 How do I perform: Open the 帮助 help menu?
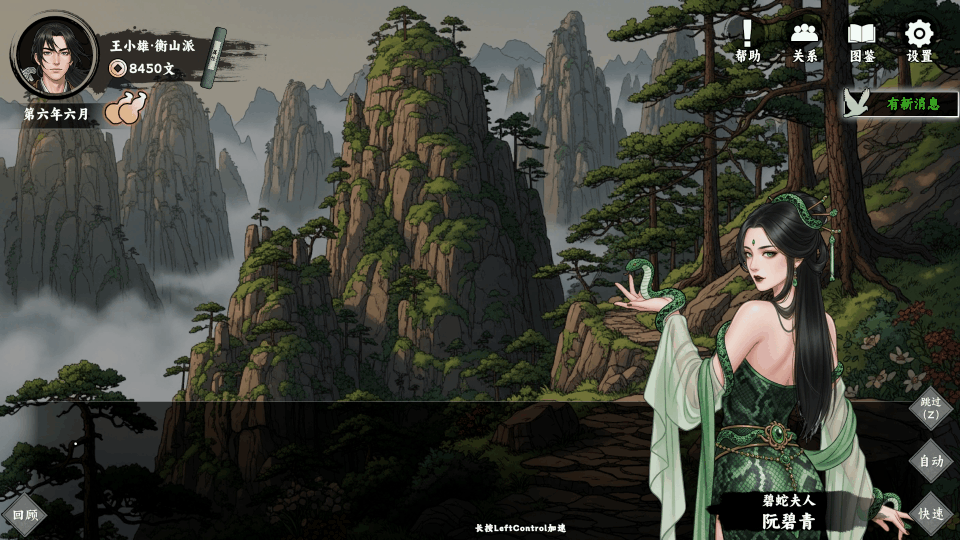747,41
